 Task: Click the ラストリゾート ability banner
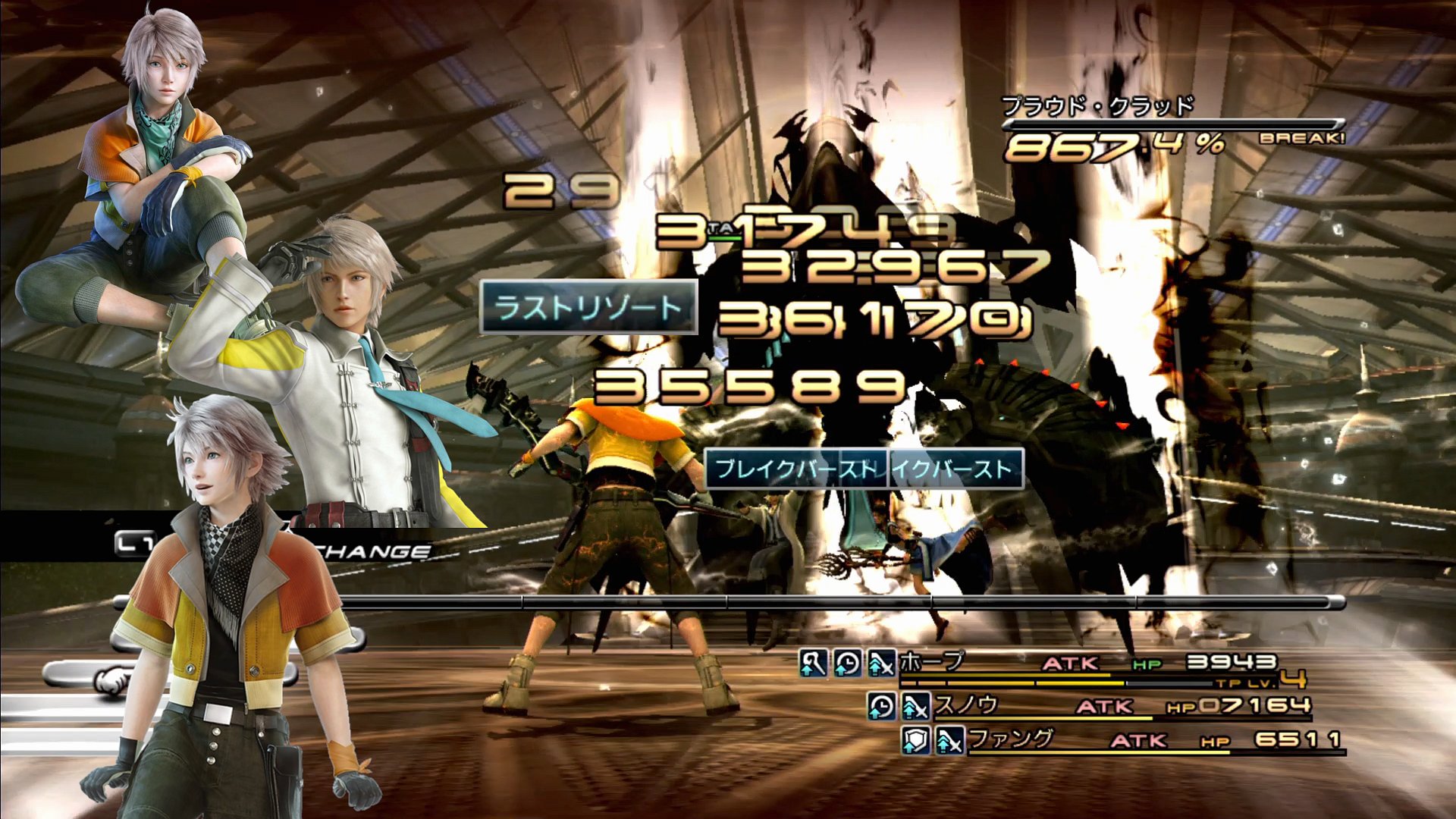coord(588,308)
